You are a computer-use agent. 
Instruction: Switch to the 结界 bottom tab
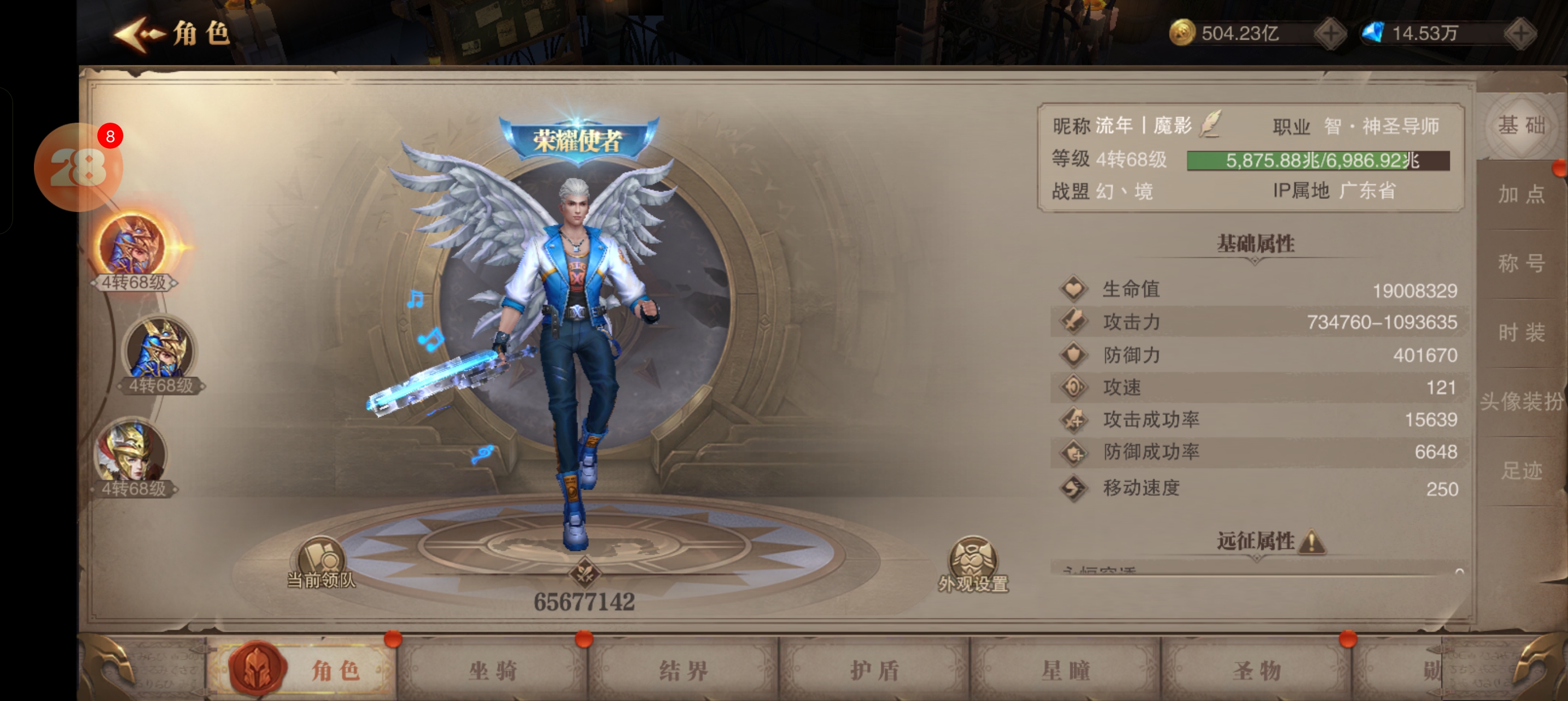683,670
